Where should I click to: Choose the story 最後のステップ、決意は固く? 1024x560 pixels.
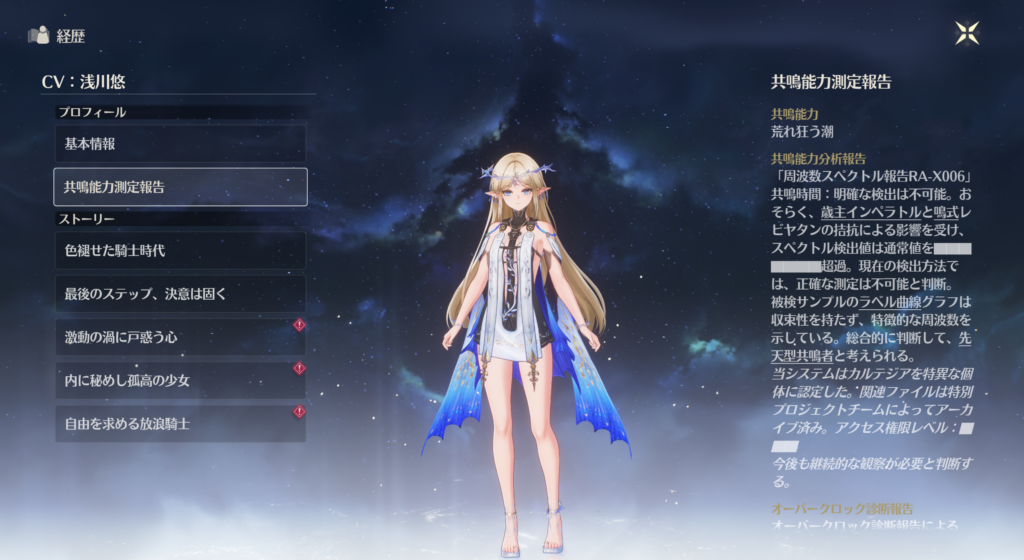click(180, 294)
